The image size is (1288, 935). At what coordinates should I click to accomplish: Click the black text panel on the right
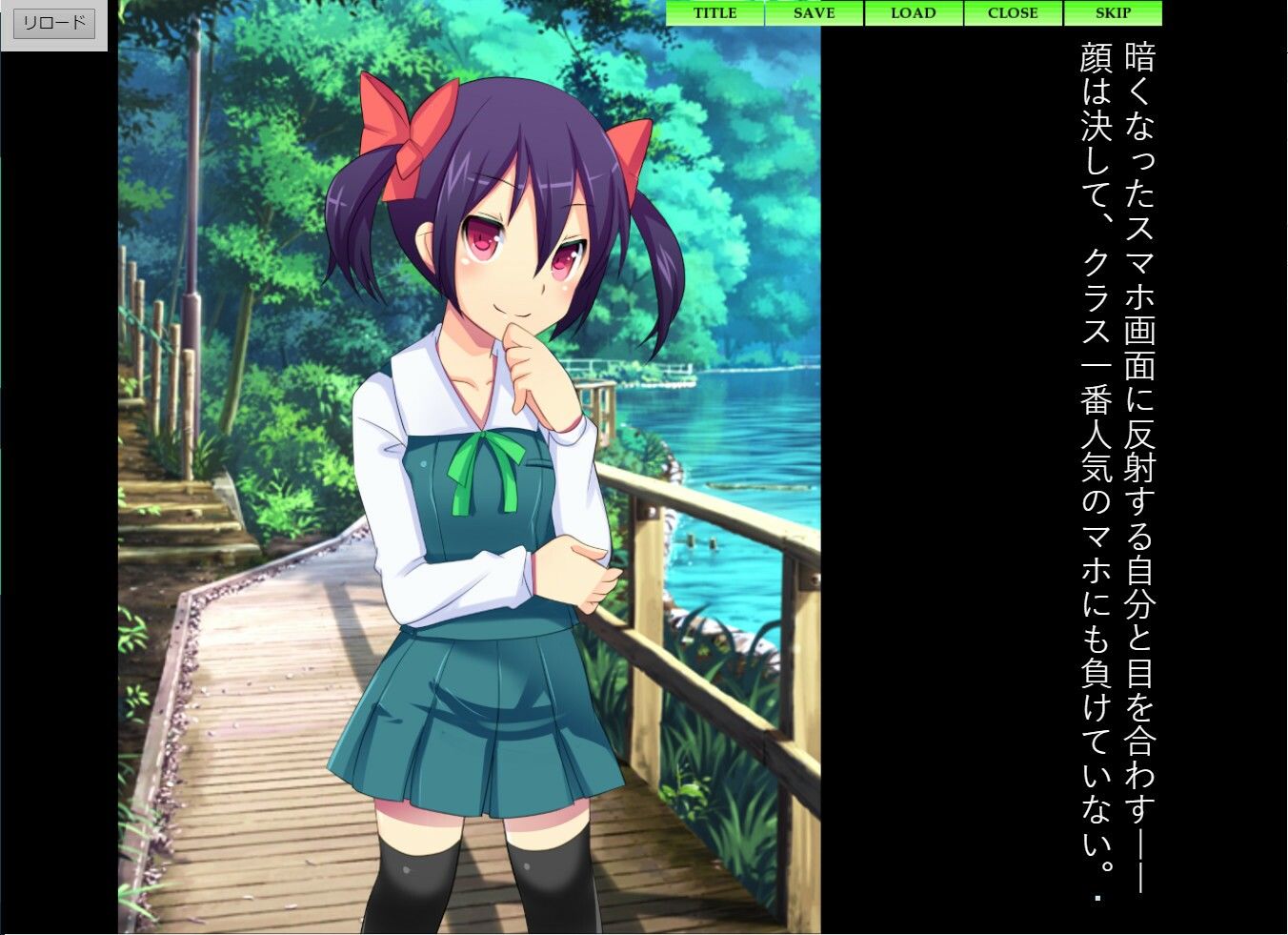(x=953, y=477)
